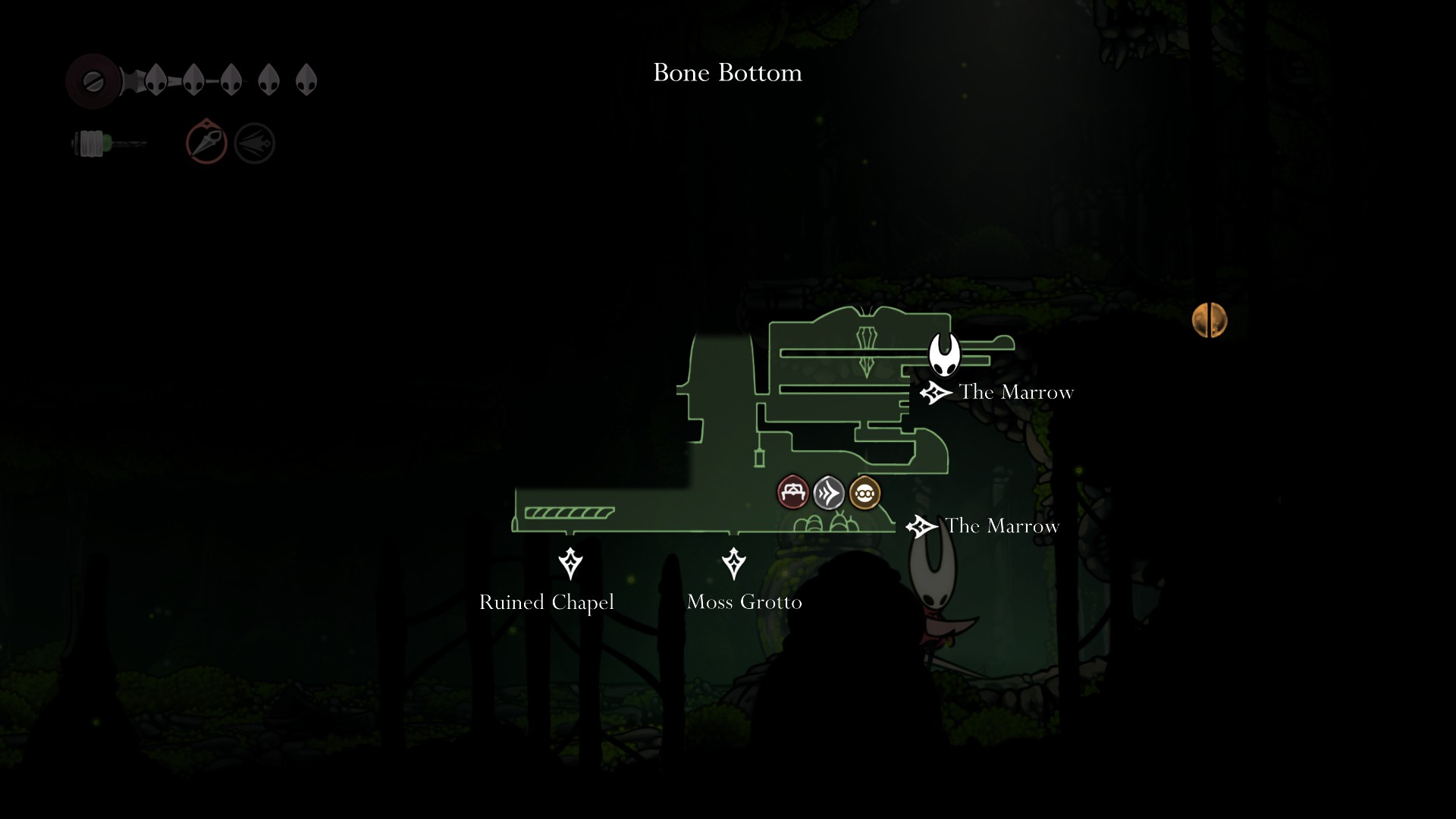1456x819 pixels.
Task: Click the upper The Marrow label text
Action: [x=1017, y=393]
